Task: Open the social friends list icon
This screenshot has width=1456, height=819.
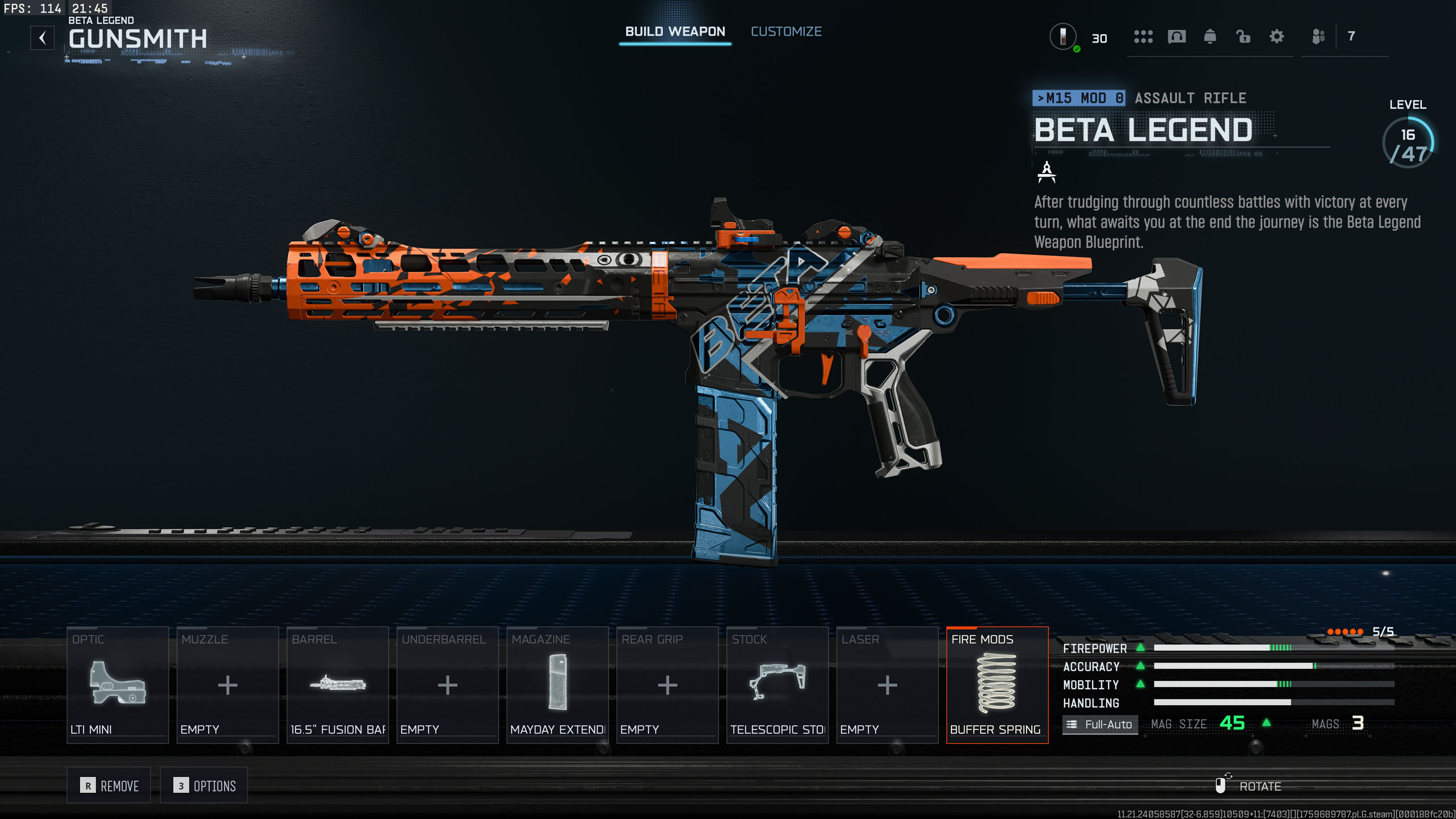Action: [x=1318, y=37]
